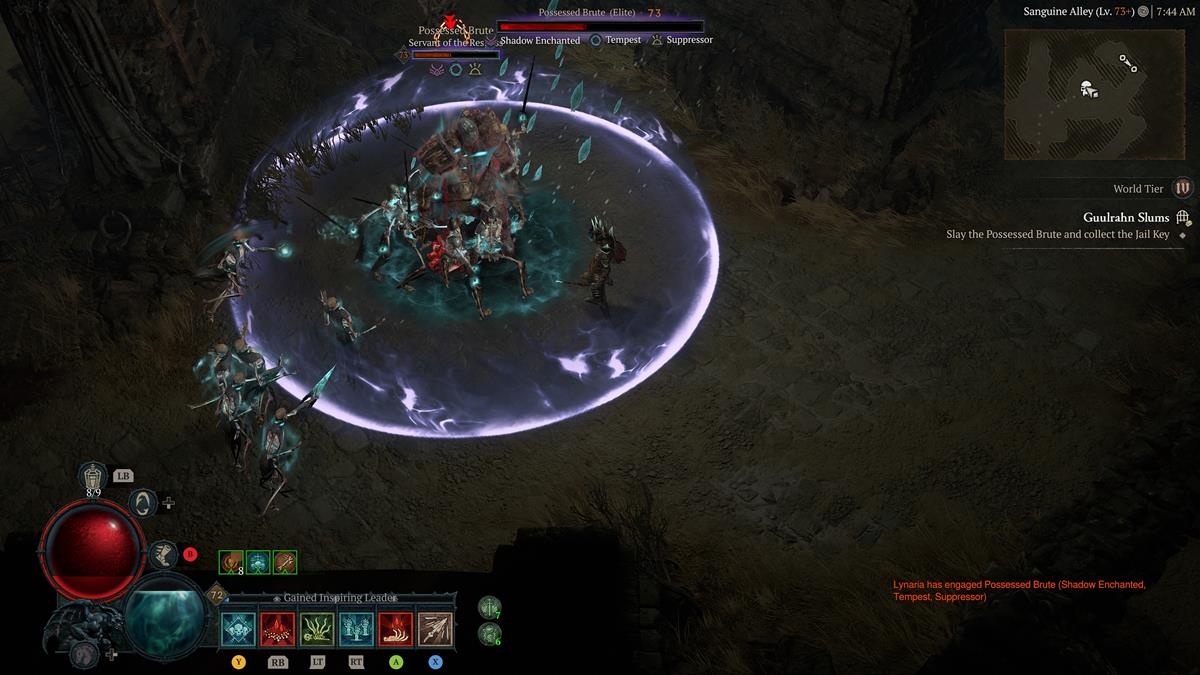Click the first orange buff icon
1200x675 pixels.
pos(231,563)
